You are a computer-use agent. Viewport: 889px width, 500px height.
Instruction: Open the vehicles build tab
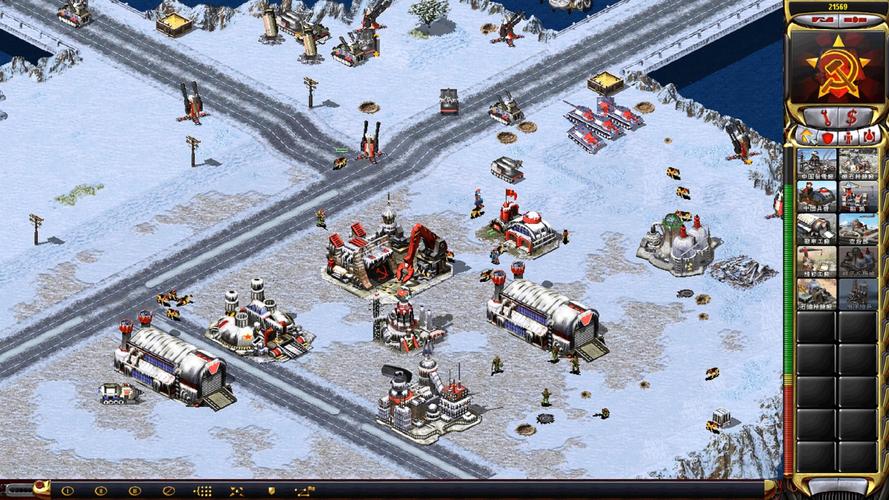point(867,136)
